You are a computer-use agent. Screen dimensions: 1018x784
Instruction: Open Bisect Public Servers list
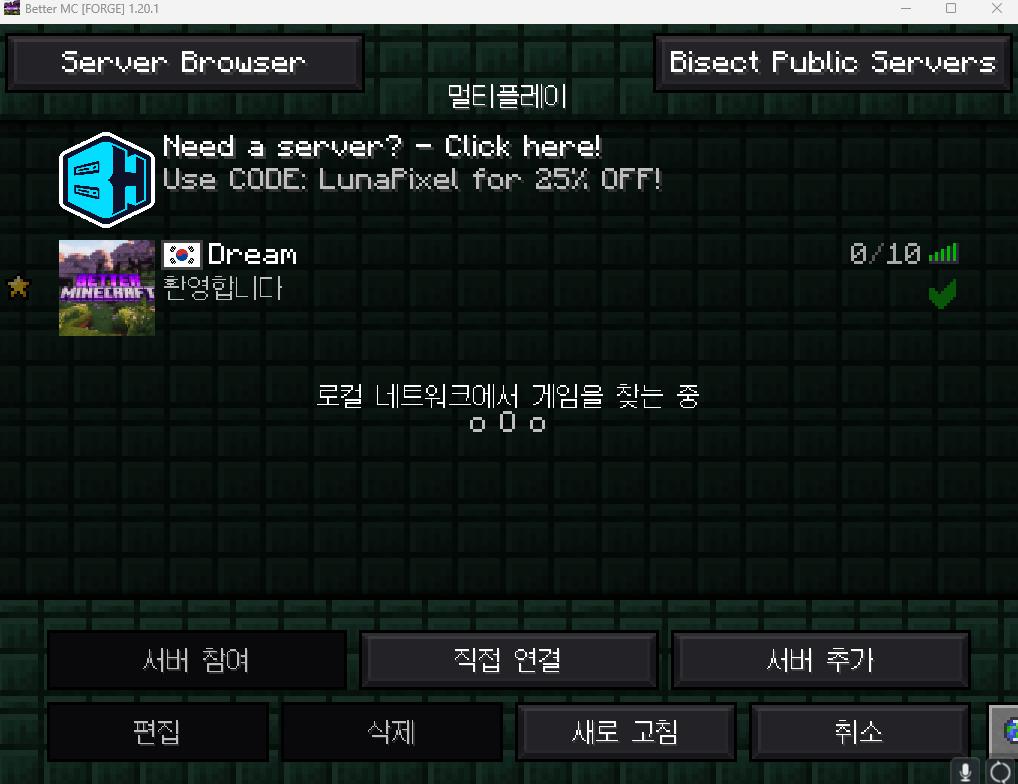pos(832,62)
